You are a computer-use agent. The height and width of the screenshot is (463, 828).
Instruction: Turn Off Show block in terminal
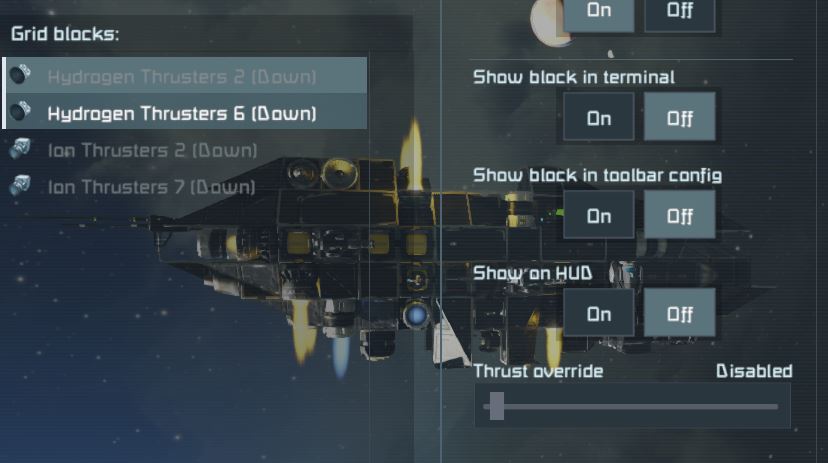click(x=679, y=118)
